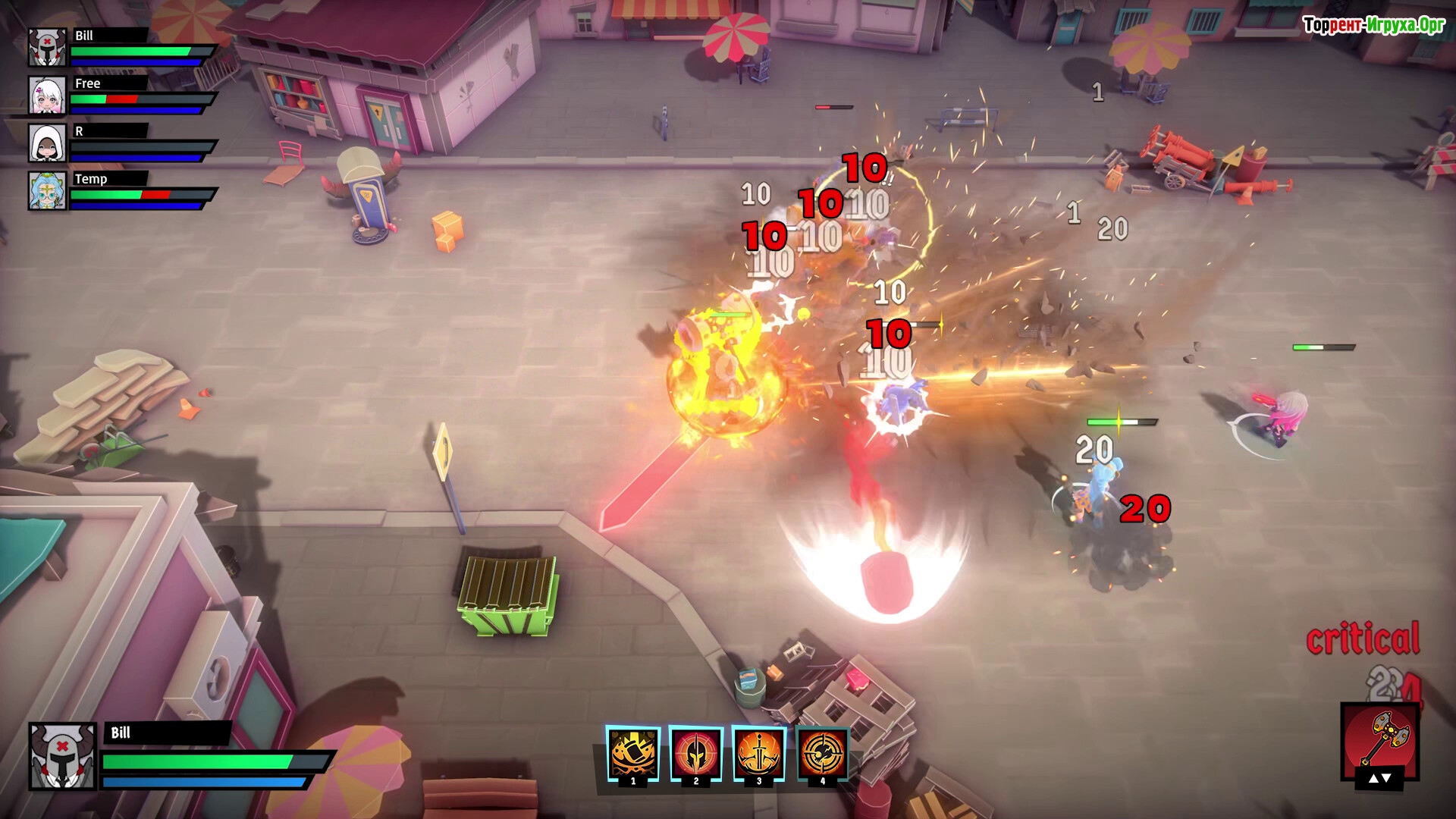This screenshot has width=1456, height=819.
Task: Activate the hammer ground-smash skill
Action: 633,754
